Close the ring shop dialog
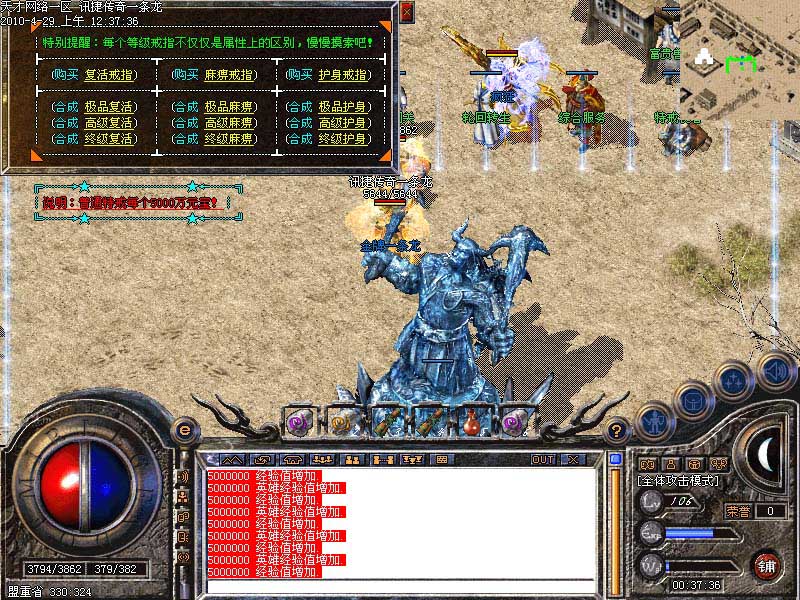800x600 pixels. tap(406, 12)
